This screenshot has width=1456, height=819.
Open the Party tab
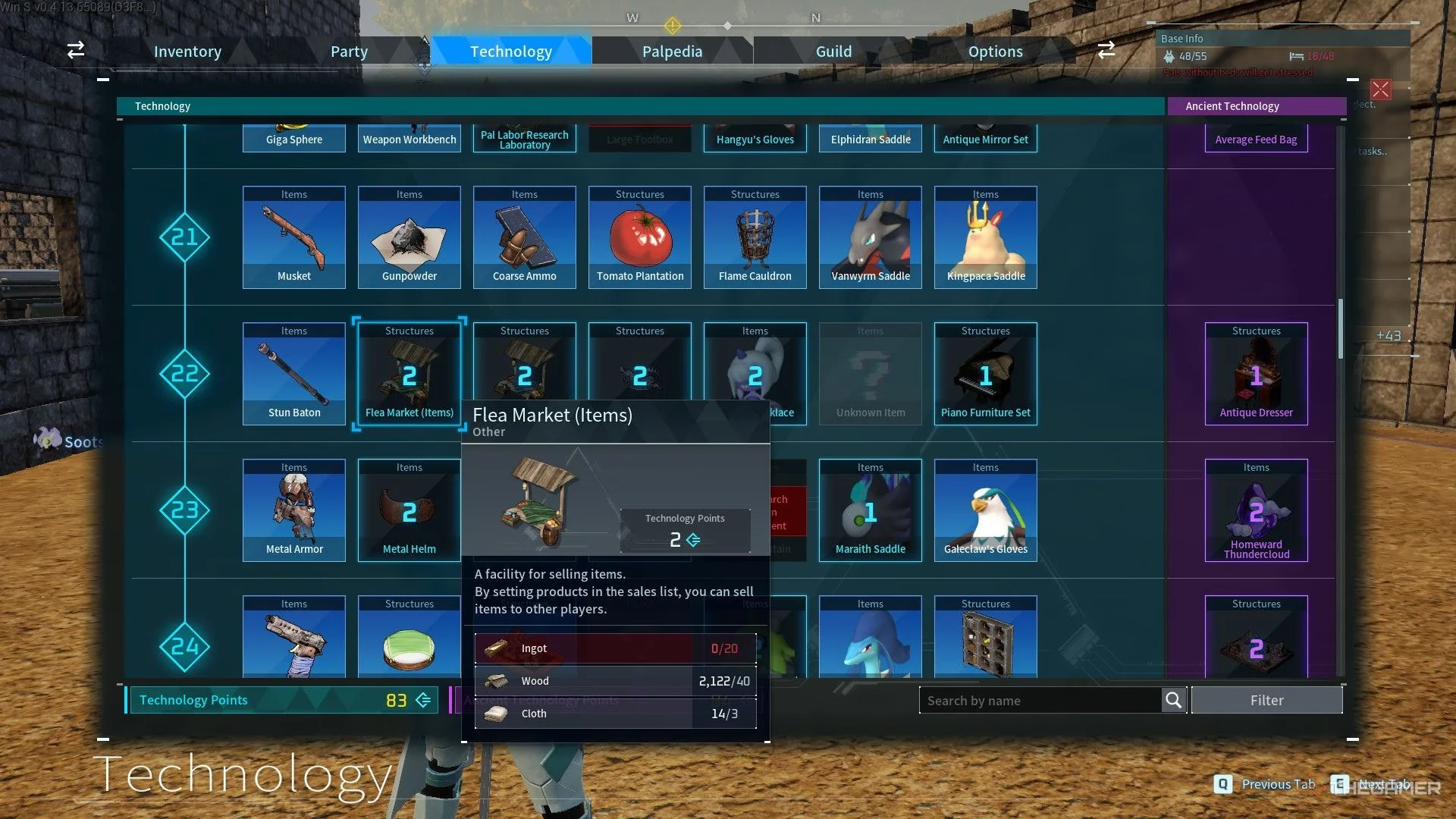pos(349,52)
